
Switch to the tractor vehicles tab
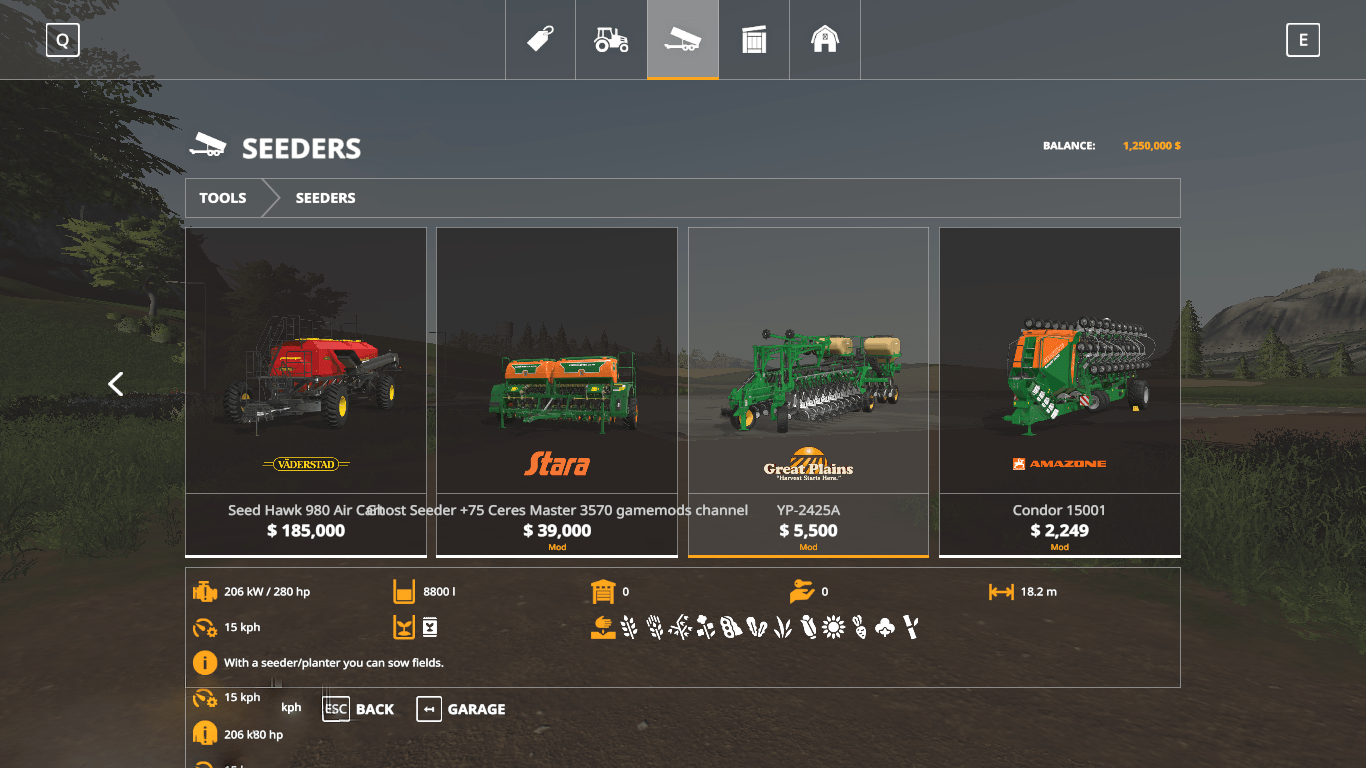(x=611, y=40)
